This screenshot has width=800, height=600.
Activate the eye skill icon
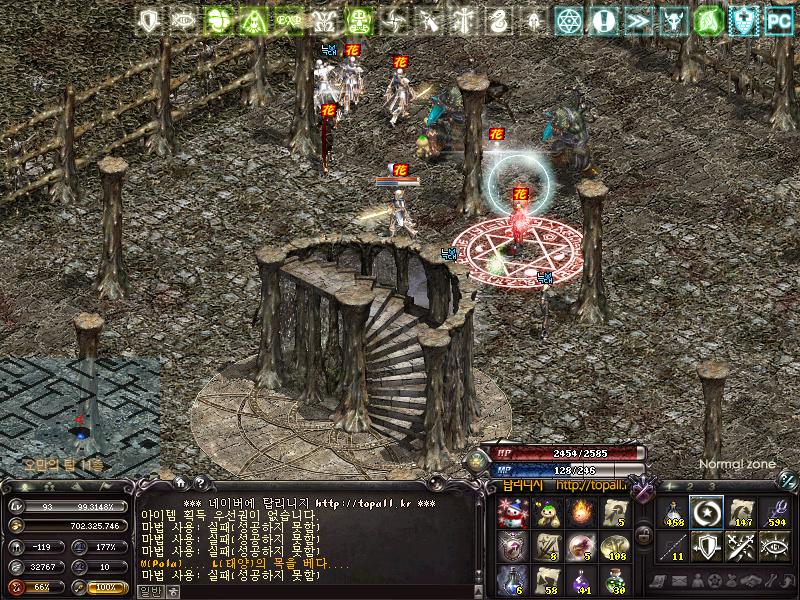tap(775, 546)
